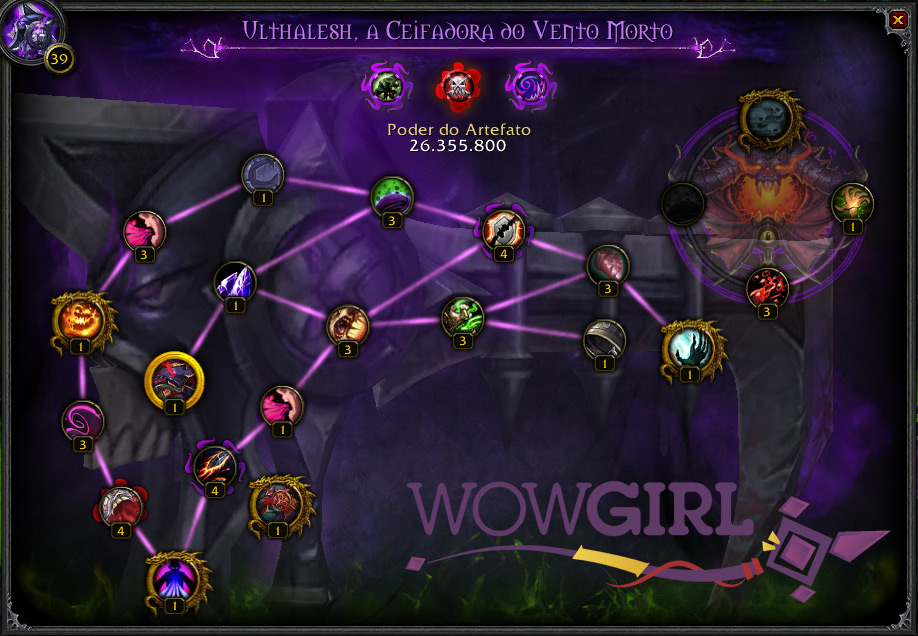The image size is (918, 636).
Task: Select the purple swirl relic slot
Action: click(x=525, y=86)
